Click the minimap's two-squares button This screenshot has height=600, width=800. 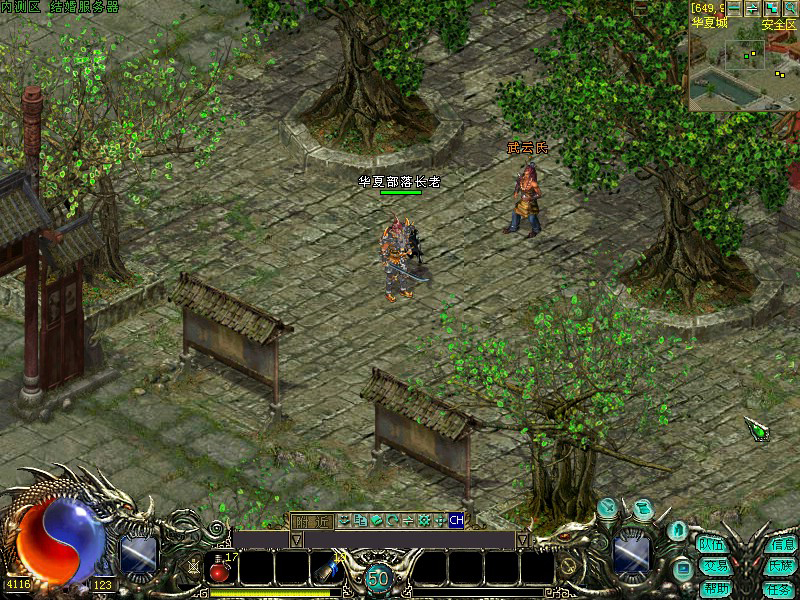coord(771,8)
